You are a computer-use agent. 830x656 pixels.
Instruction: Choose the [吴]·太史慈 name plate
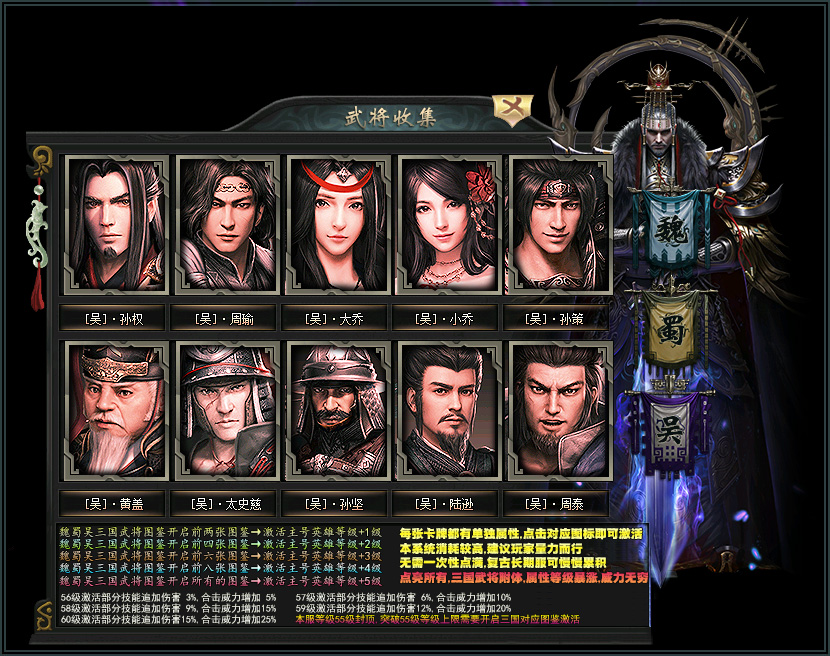[x=226, y=504]
